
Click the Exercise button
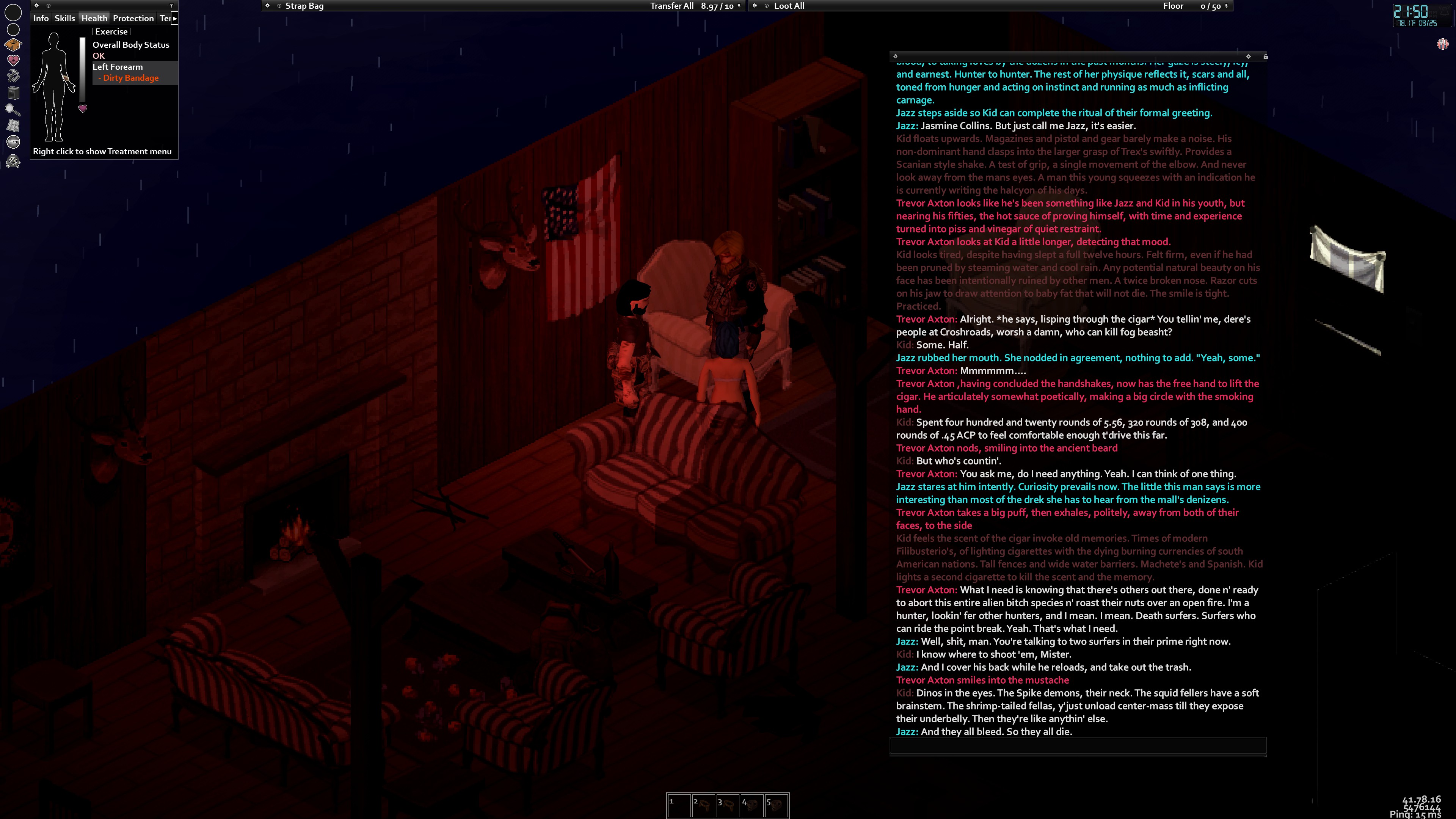tap(111, 31)
